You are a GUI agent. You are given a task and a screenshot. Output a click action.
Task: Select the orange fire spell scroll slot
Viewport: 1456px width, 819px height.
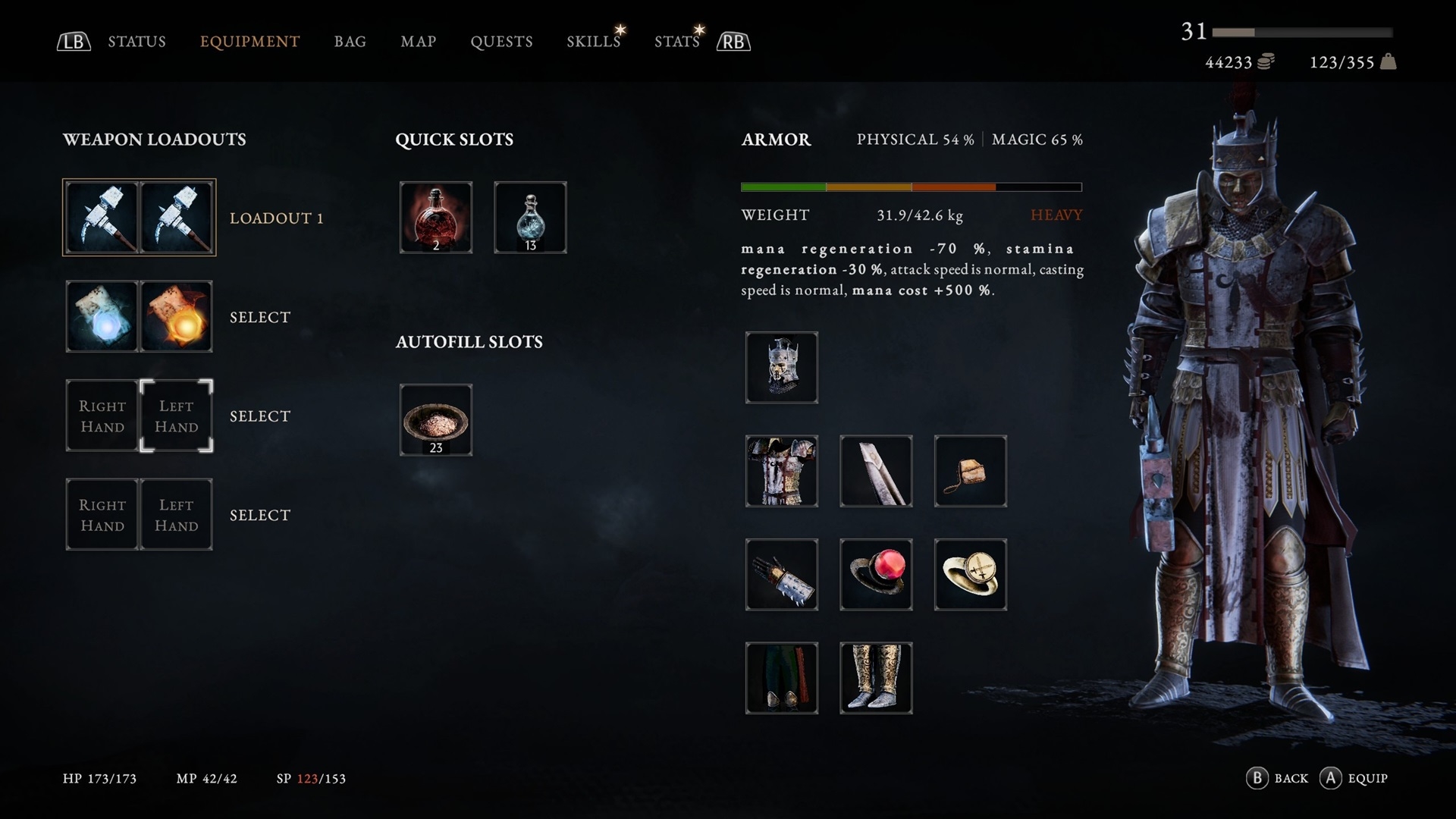[177, 317]
